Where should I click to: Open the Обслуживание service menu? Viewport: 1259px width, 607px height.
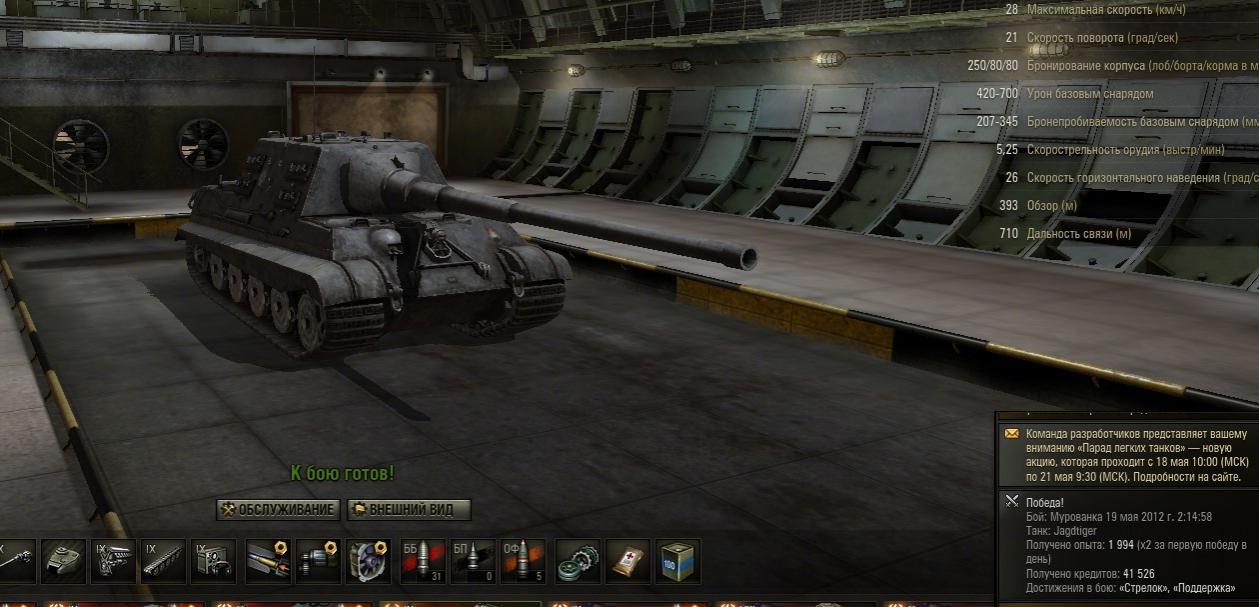click(x=277, y=510)
